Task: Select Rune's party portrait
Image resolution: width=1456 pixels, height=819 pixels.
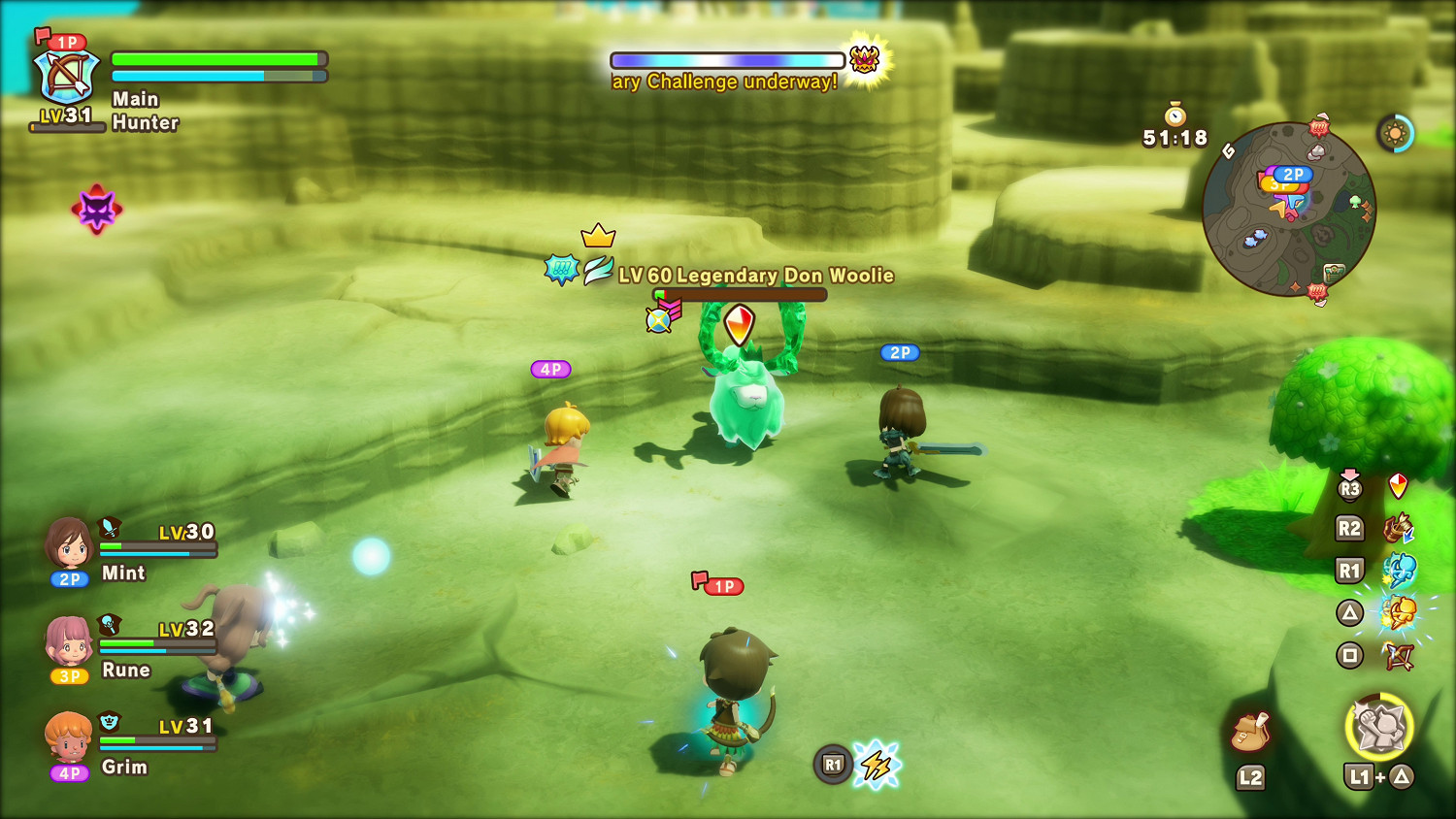Action: tap(69, 640)
